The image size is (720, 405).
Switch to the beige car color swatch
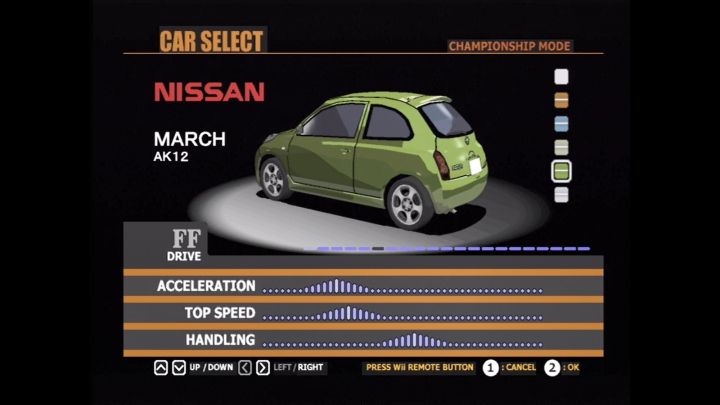point(561,148)
